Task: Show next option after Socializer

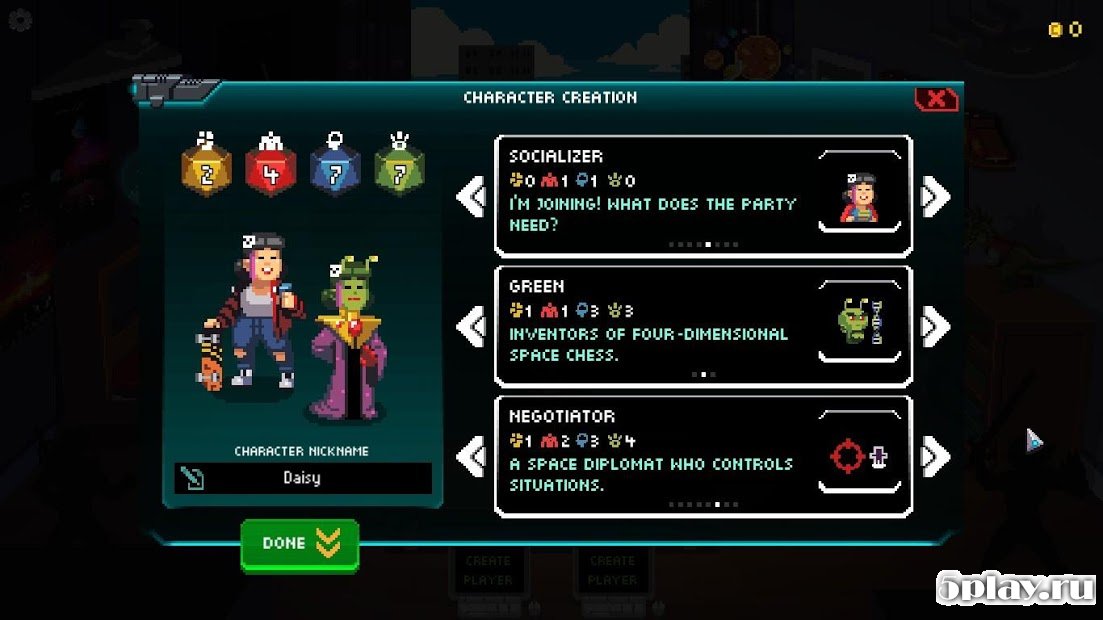Action: 936,196
